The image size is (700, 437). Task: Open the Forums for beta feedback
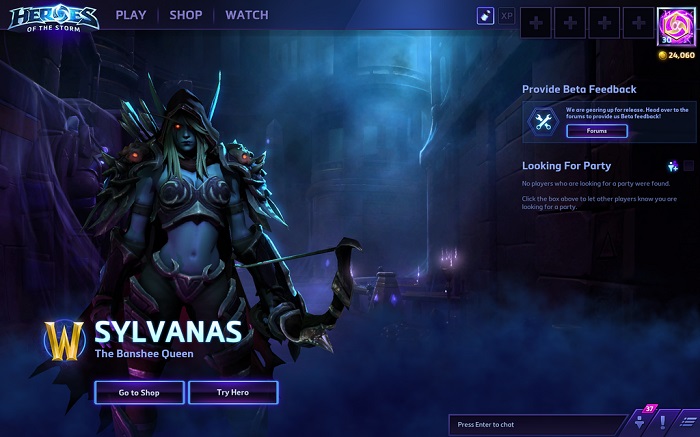click(x=596, y=131)
